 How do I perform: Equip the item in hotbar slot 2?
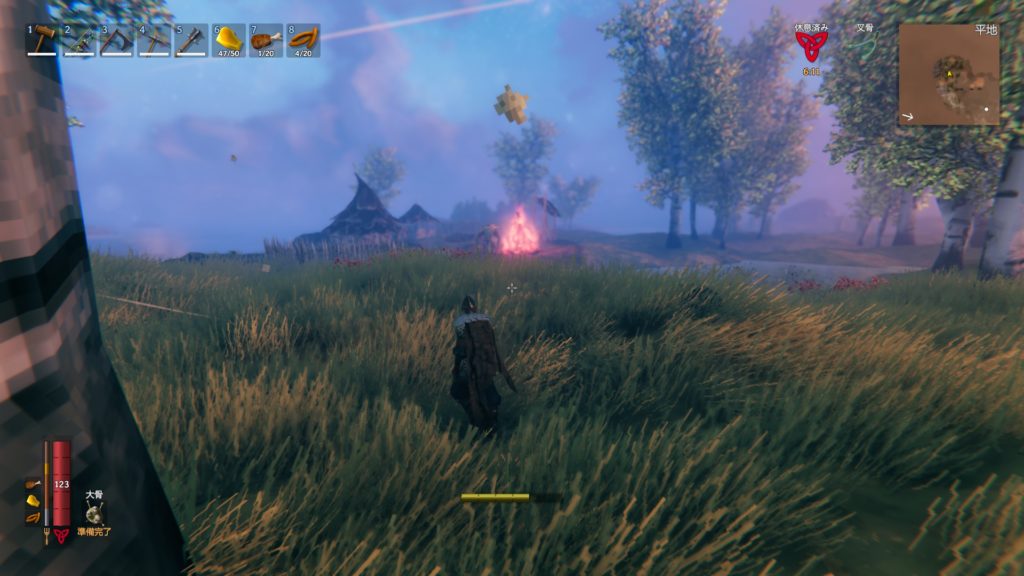pos(79,40)
